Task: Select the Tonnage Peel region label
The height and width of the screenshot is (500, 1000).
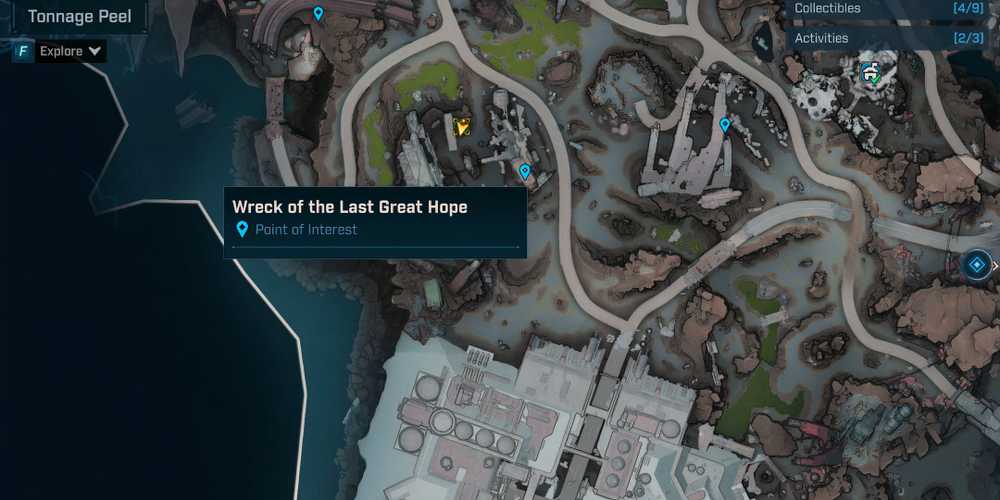Action: pos(79,17)
